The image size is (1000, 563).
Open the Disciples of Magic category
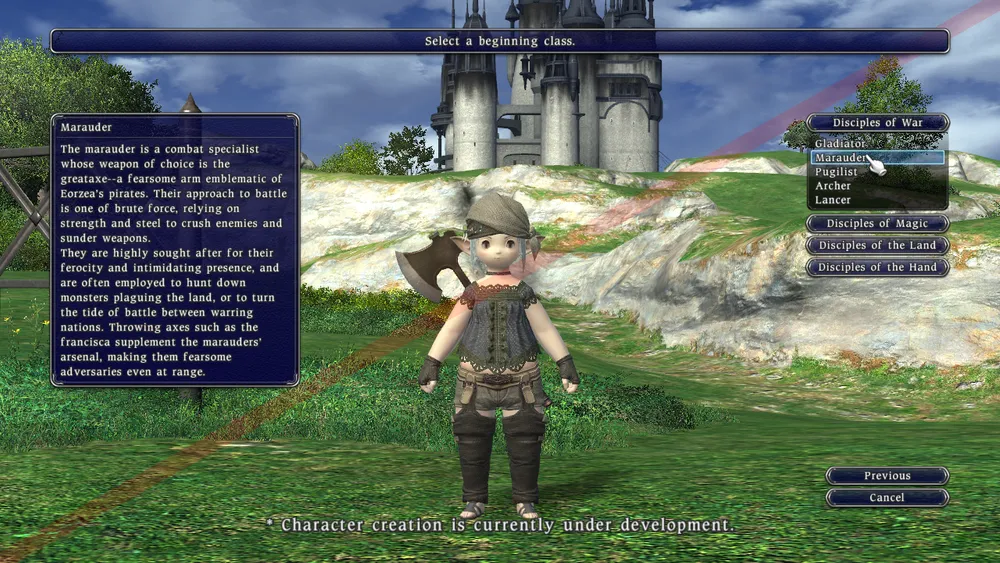click(x=877, y=224)
